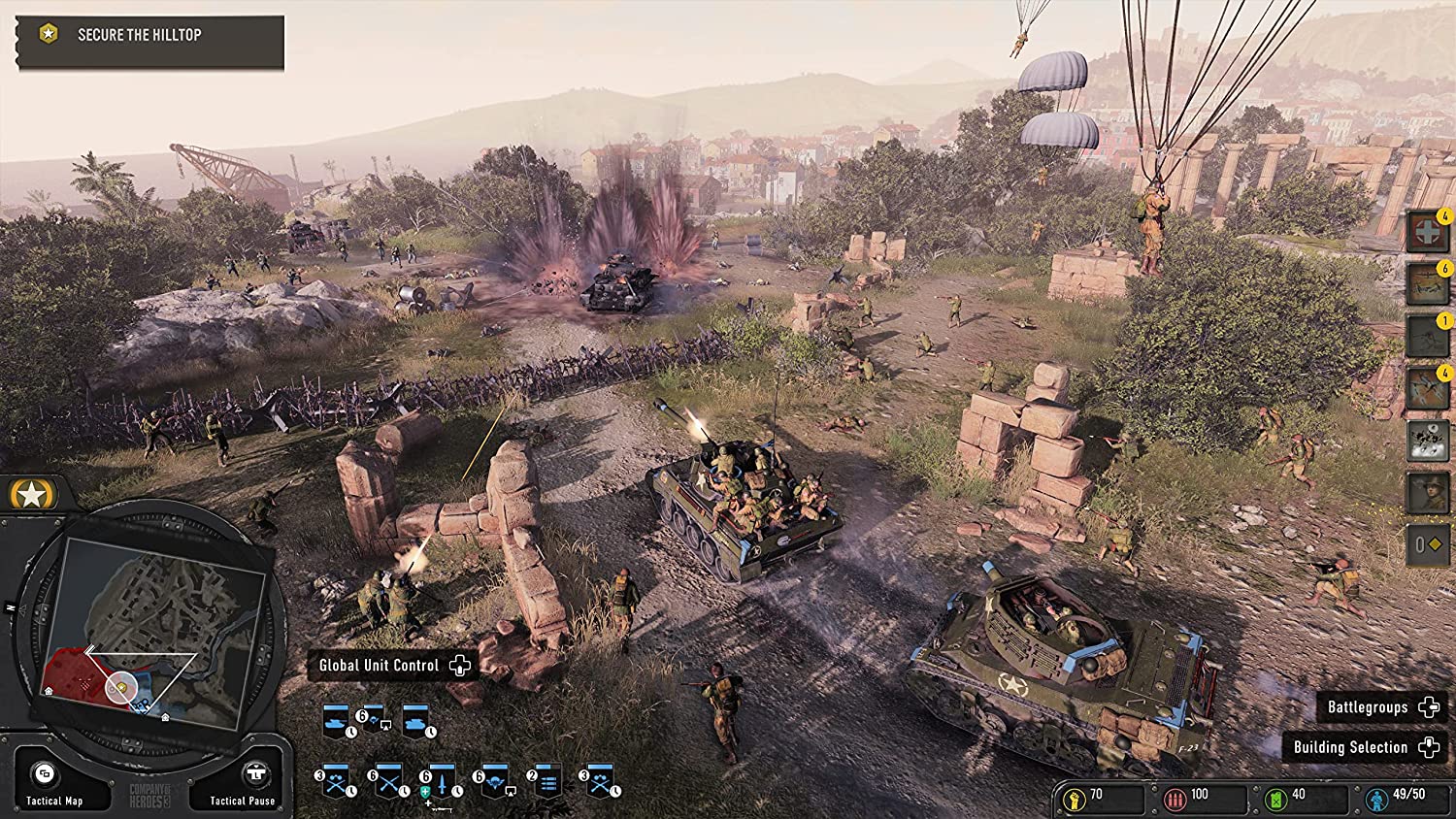The height and width of the screenshot is (819, 1456).
Task: Select the light tank unit icon
Action: 337,721
